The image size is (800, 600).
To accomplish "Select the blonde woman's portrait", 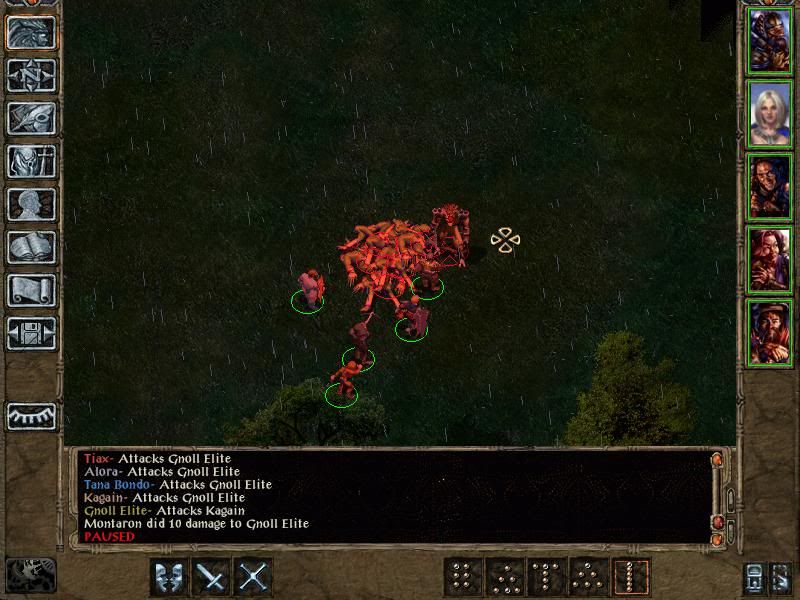I will [770, 113].
